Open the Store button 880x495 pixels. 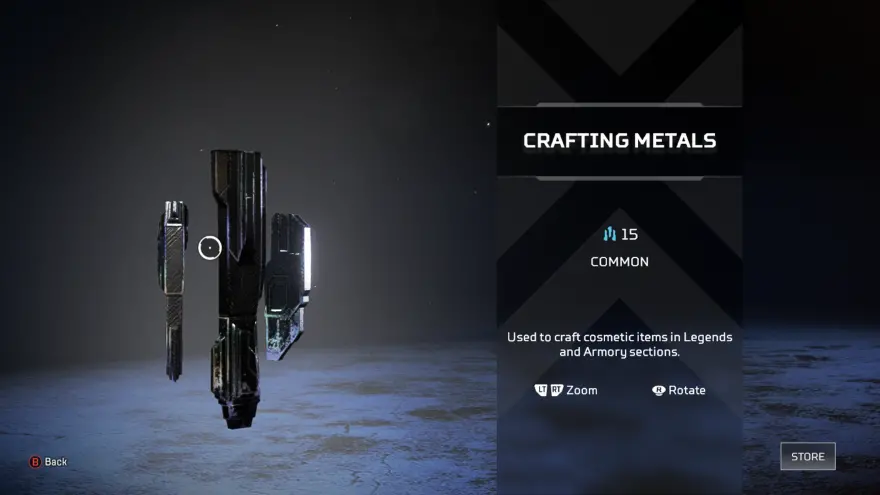pyautogui.click(x=807, y=457)
